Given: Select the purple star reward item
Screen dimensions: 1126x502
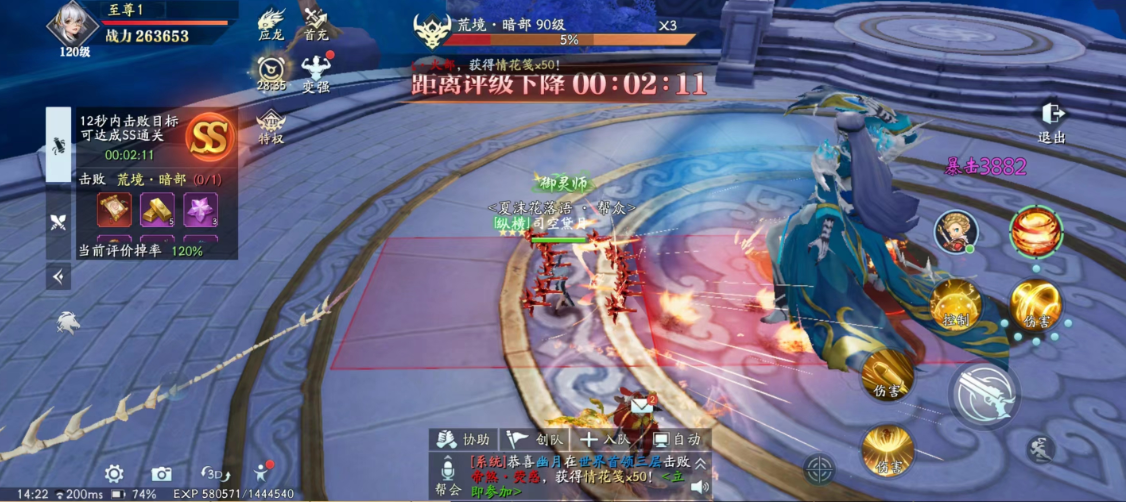Looking at the screenshot, I should (x=200, y=210).
